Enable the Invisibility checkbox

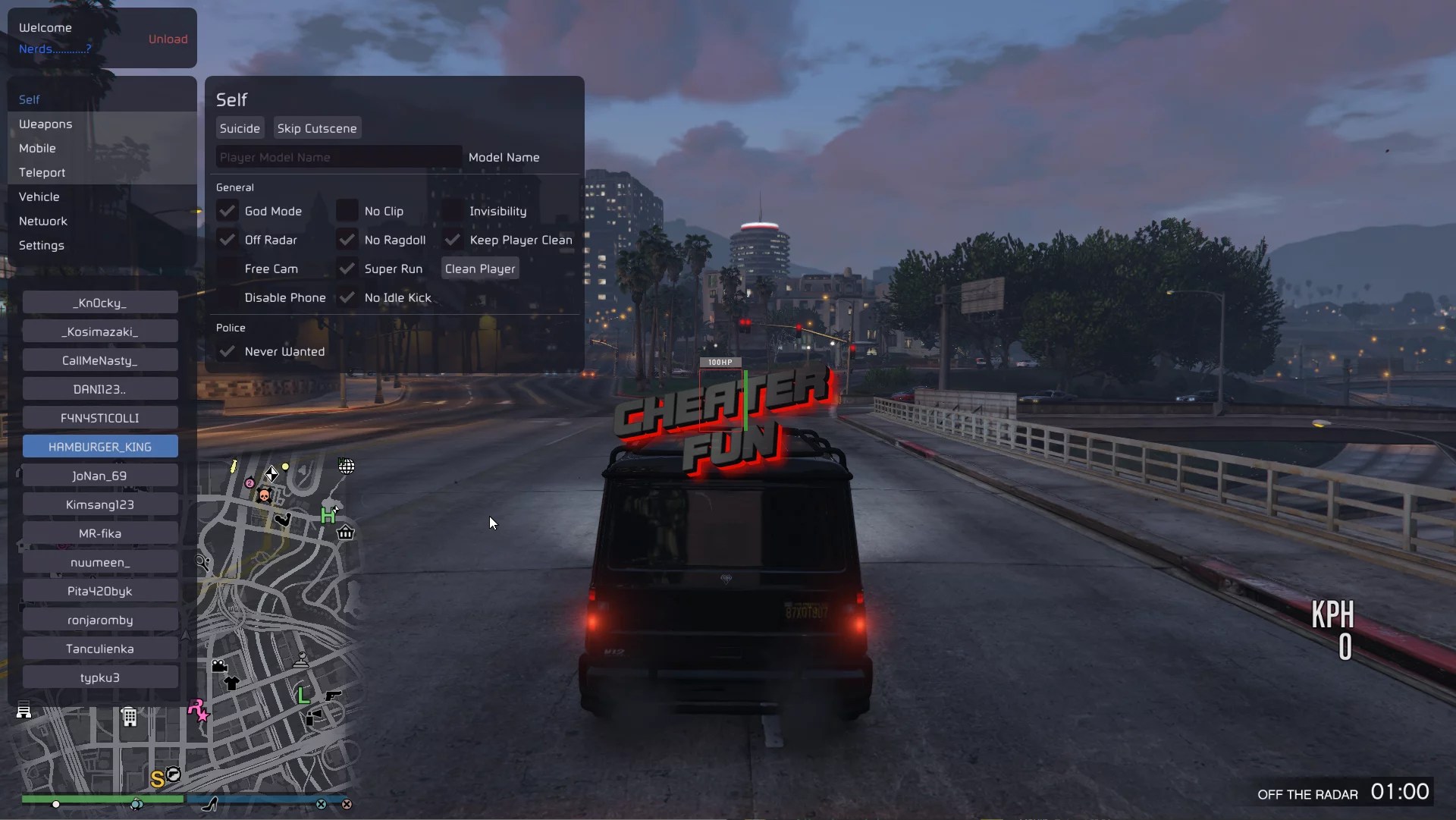[453, 211]
